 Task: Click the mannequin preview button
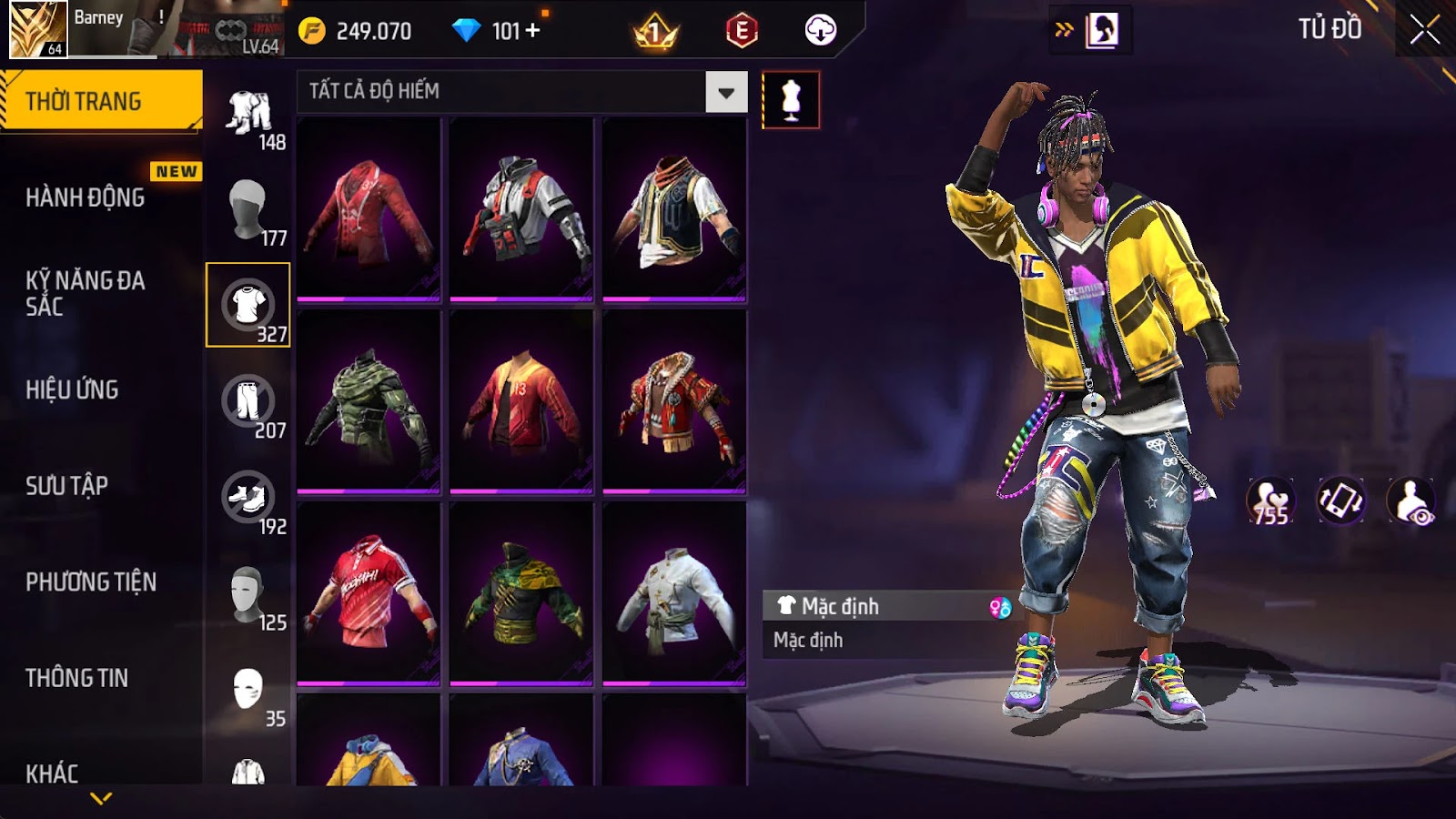(x=790, y=100)
